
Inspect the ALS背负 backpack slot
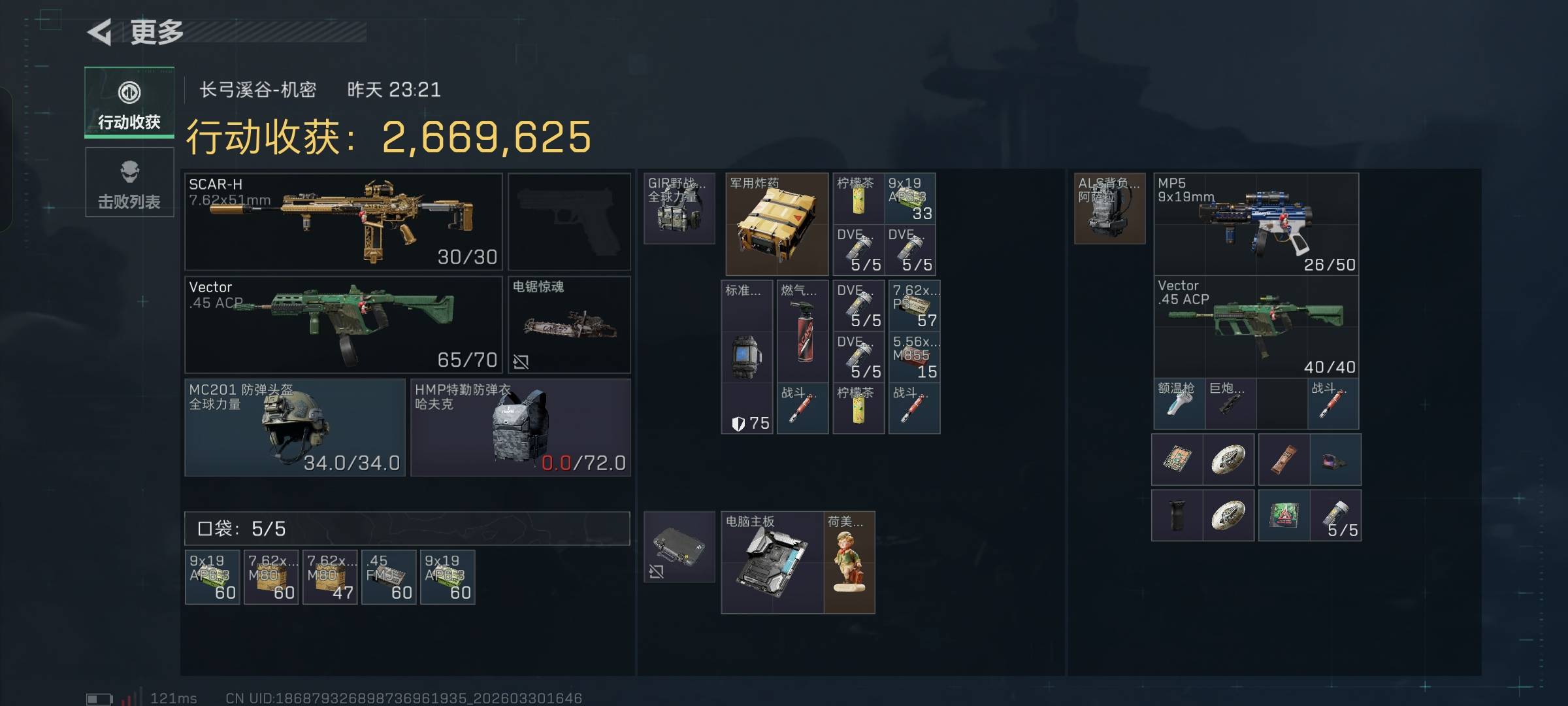[x=1109, y=209]
